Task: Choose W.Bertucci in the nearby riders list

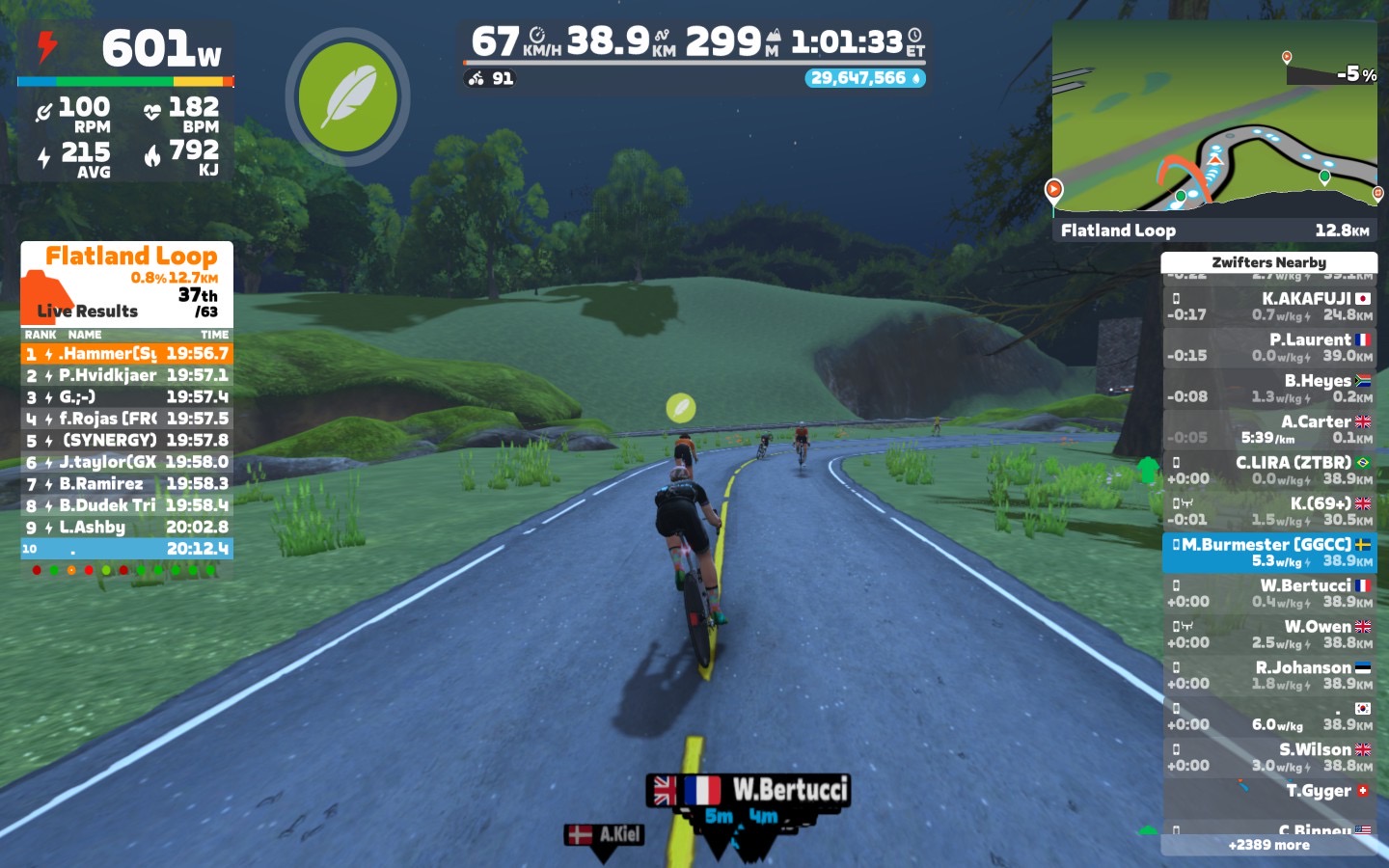Action: (1268, 593)
